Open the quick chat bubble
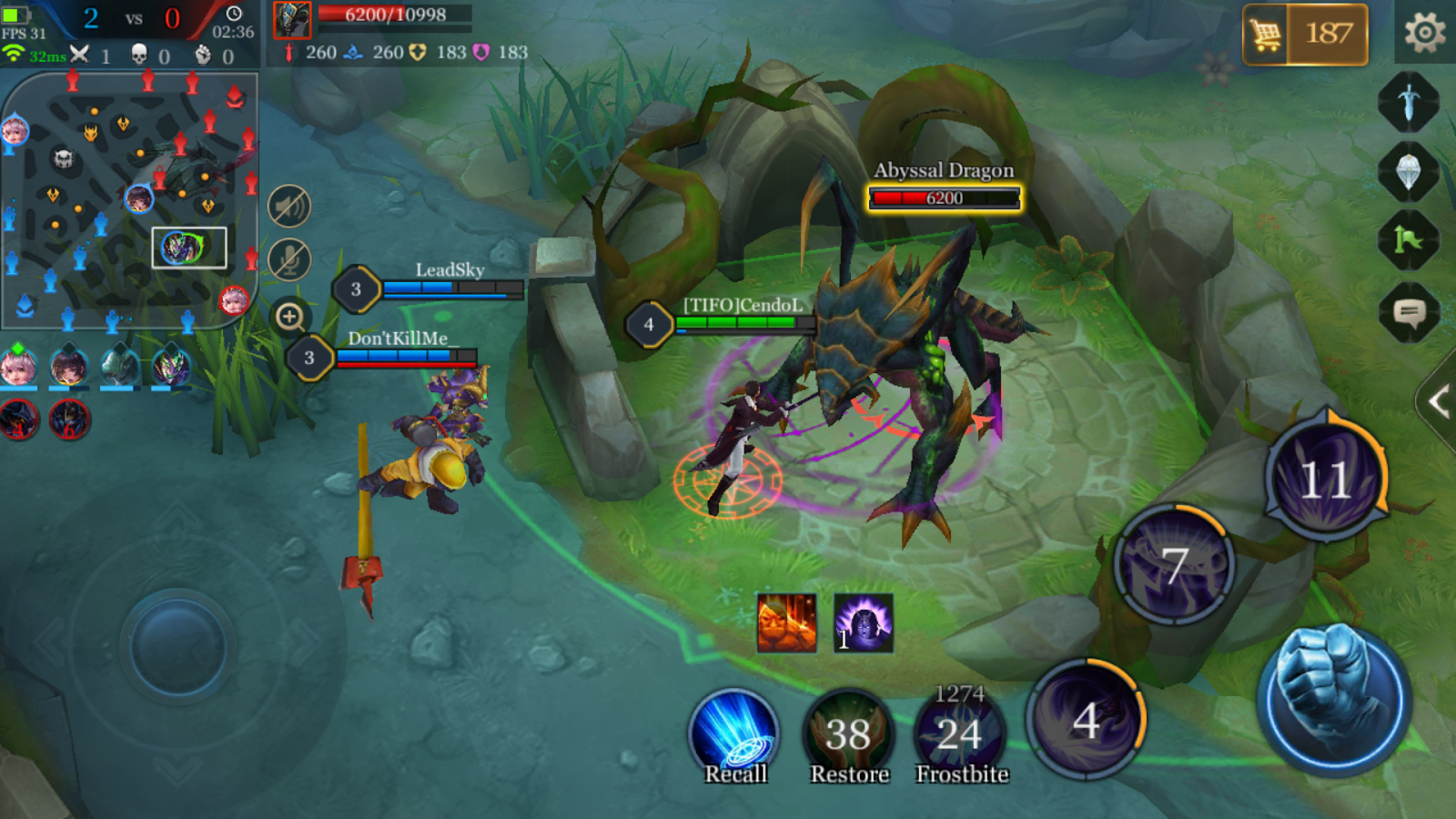Image resolution: width=1456 pixels, height=819 pixels. [1409, 314]
